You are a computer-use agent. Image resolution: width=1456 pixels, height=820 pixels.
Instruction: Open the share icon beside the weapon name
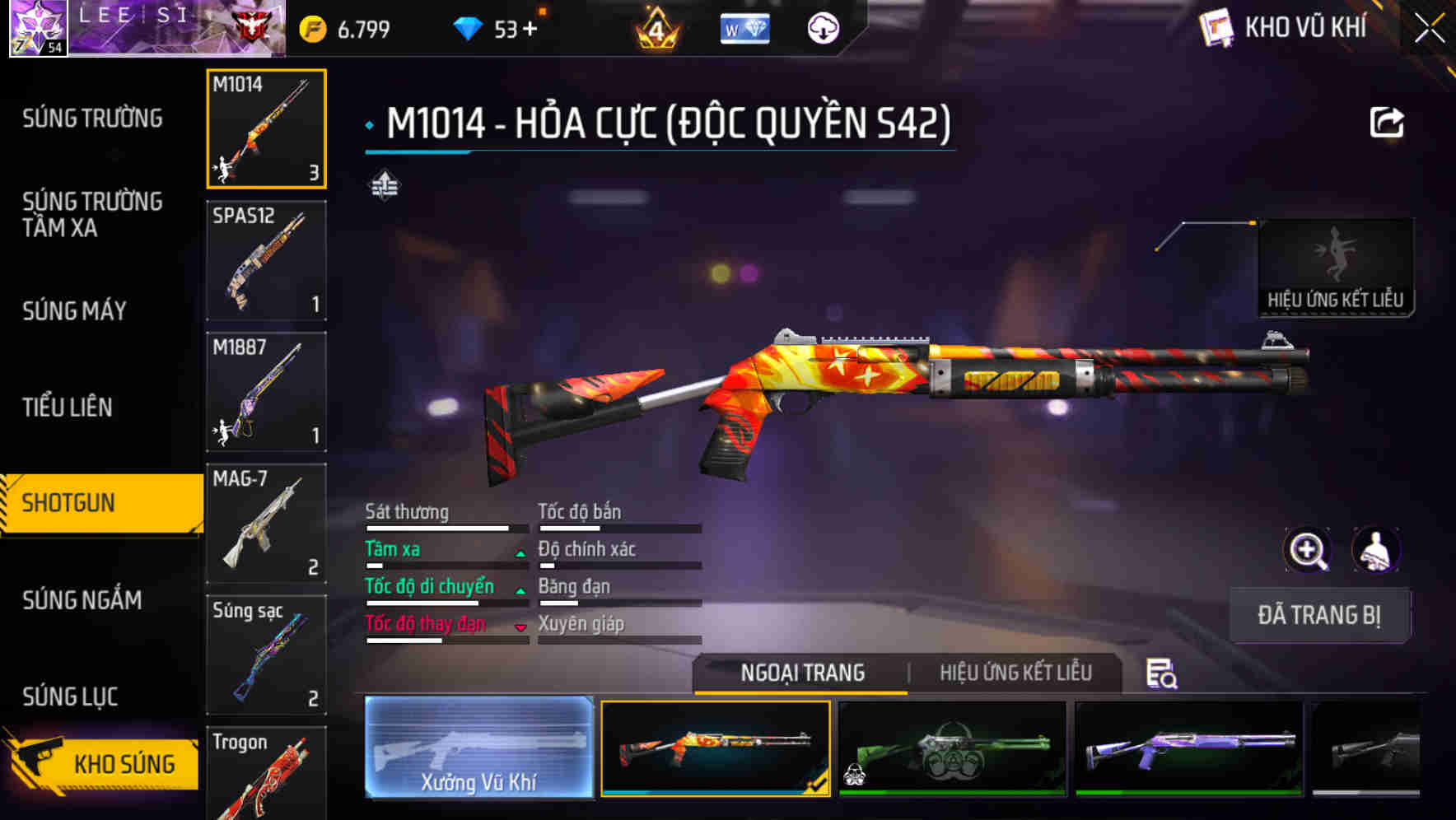[x=1388, y=121]
